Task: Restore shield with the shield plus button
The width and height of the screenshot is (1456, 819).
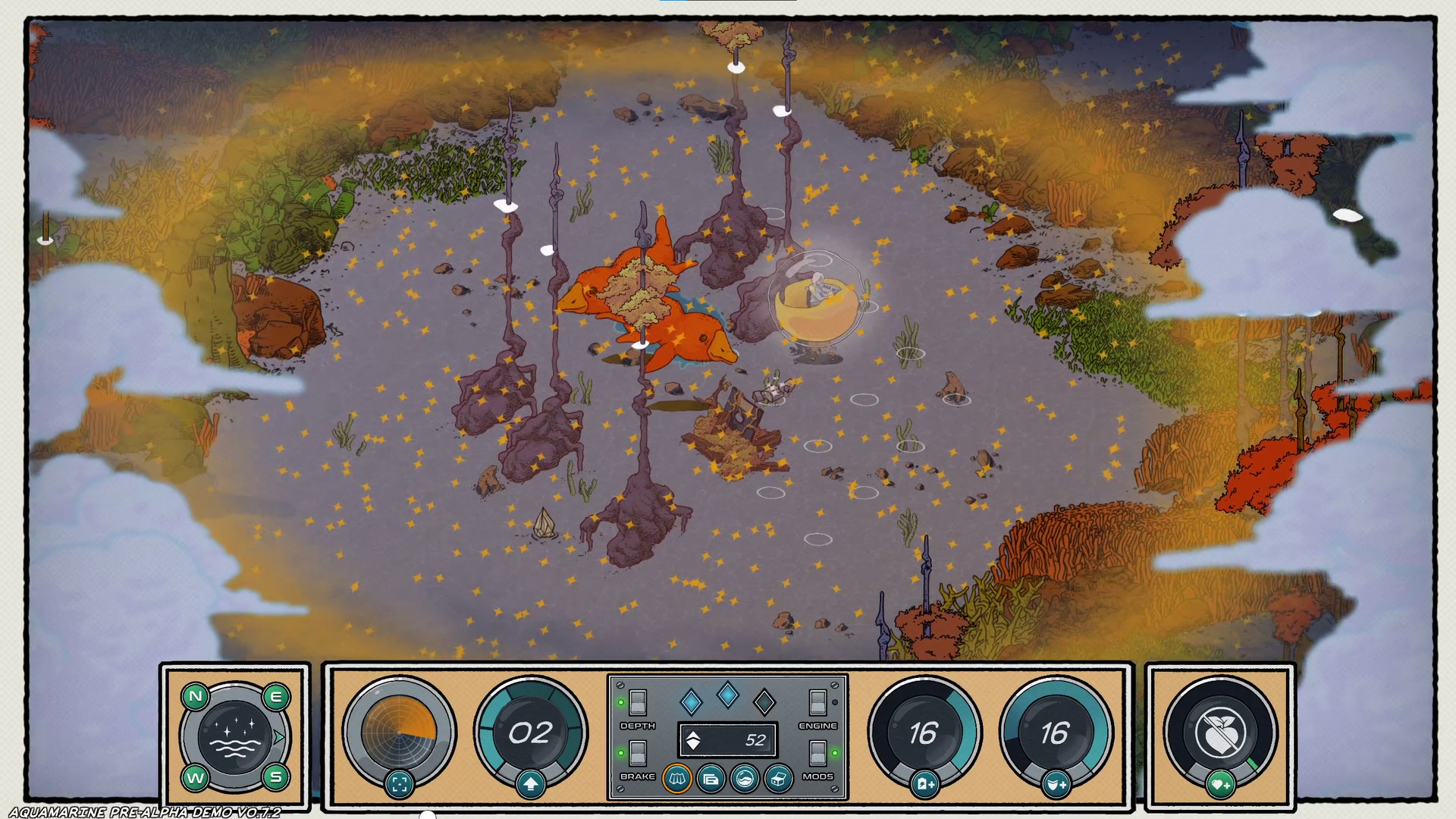Action: [1056, 784]
